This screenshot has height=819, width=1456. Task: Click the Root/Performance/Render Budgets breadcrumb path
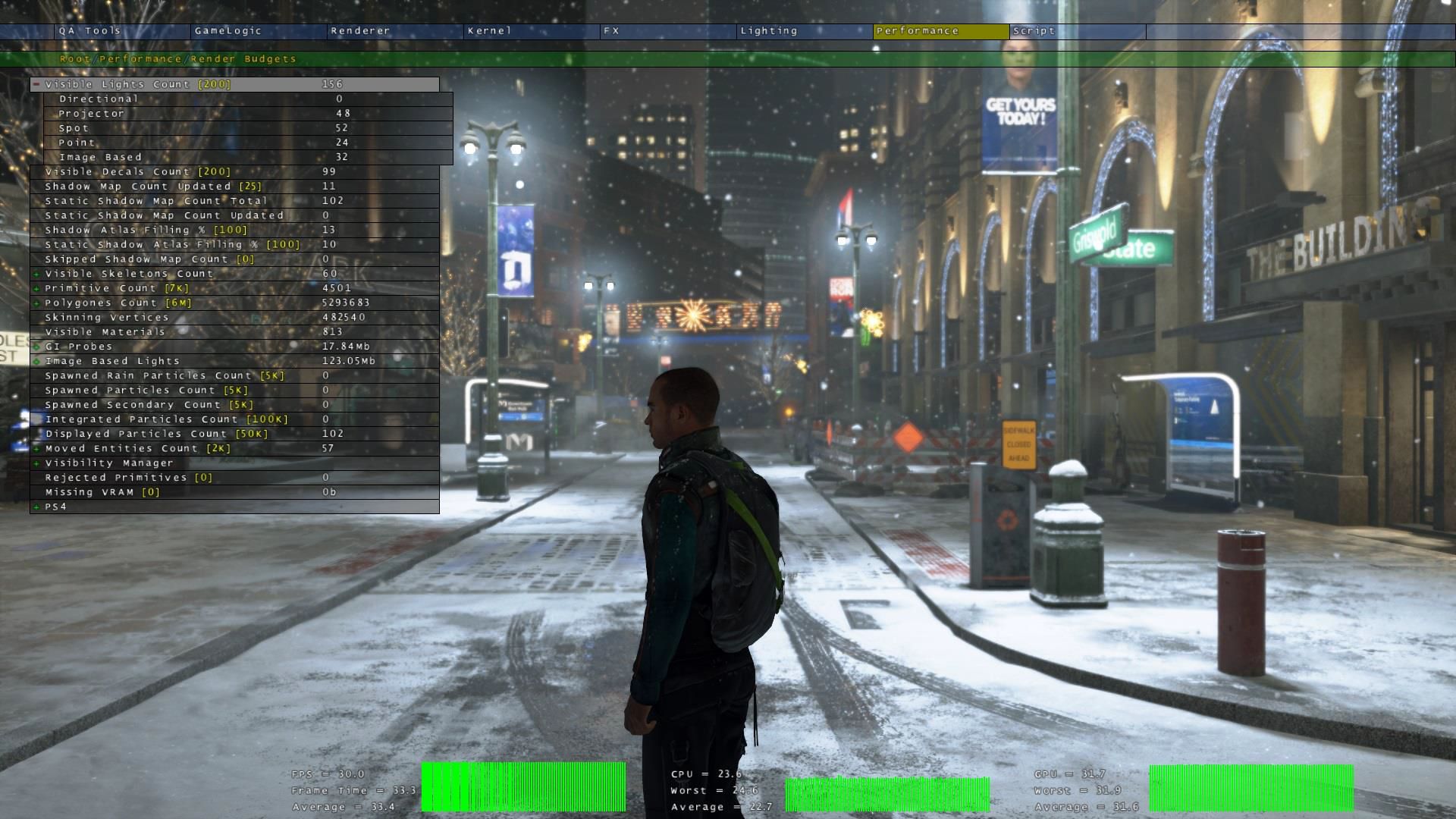[177, 59]
